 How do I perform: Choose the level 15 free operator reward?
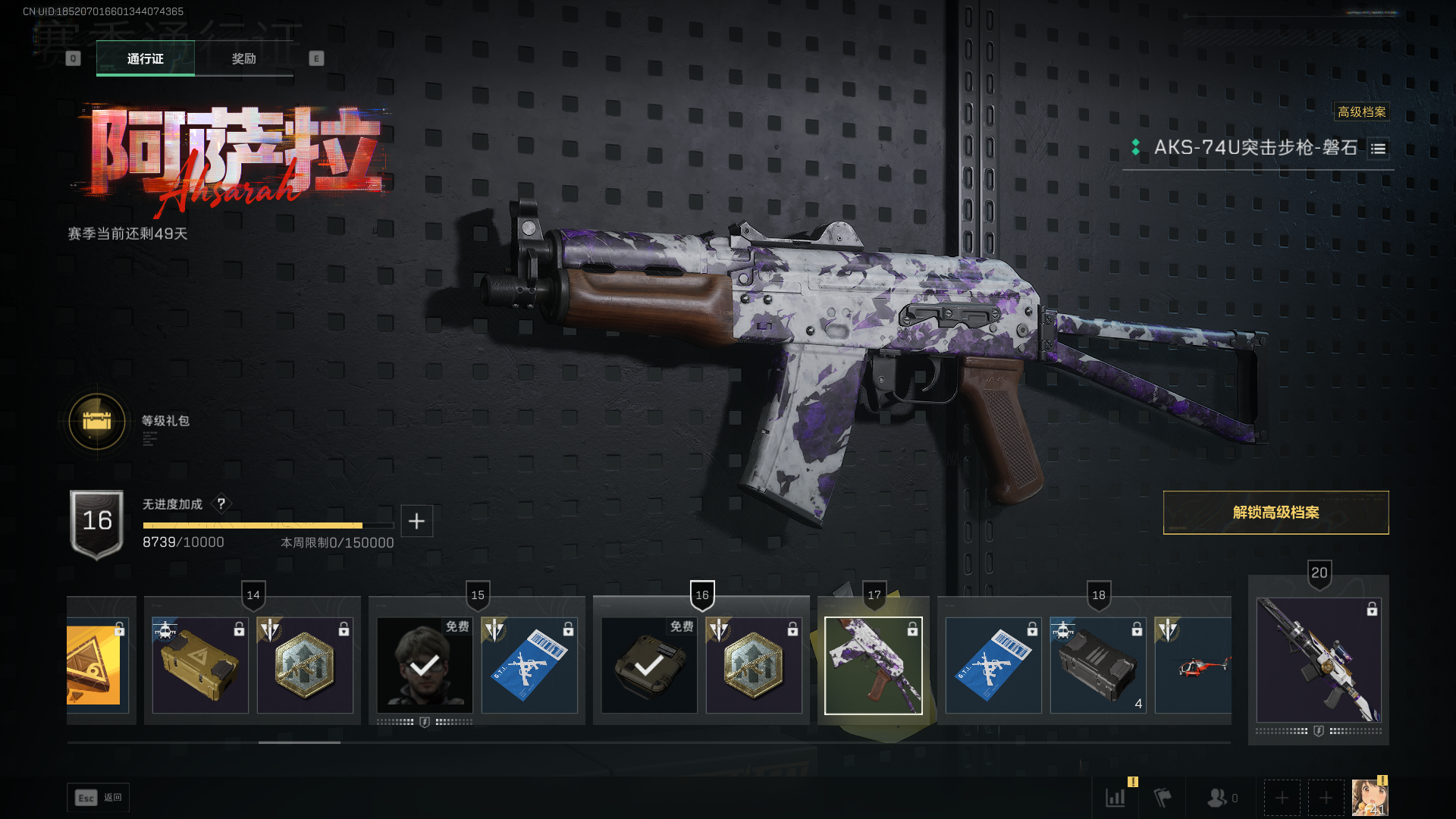pyautogui.click(x=425, y=666)
